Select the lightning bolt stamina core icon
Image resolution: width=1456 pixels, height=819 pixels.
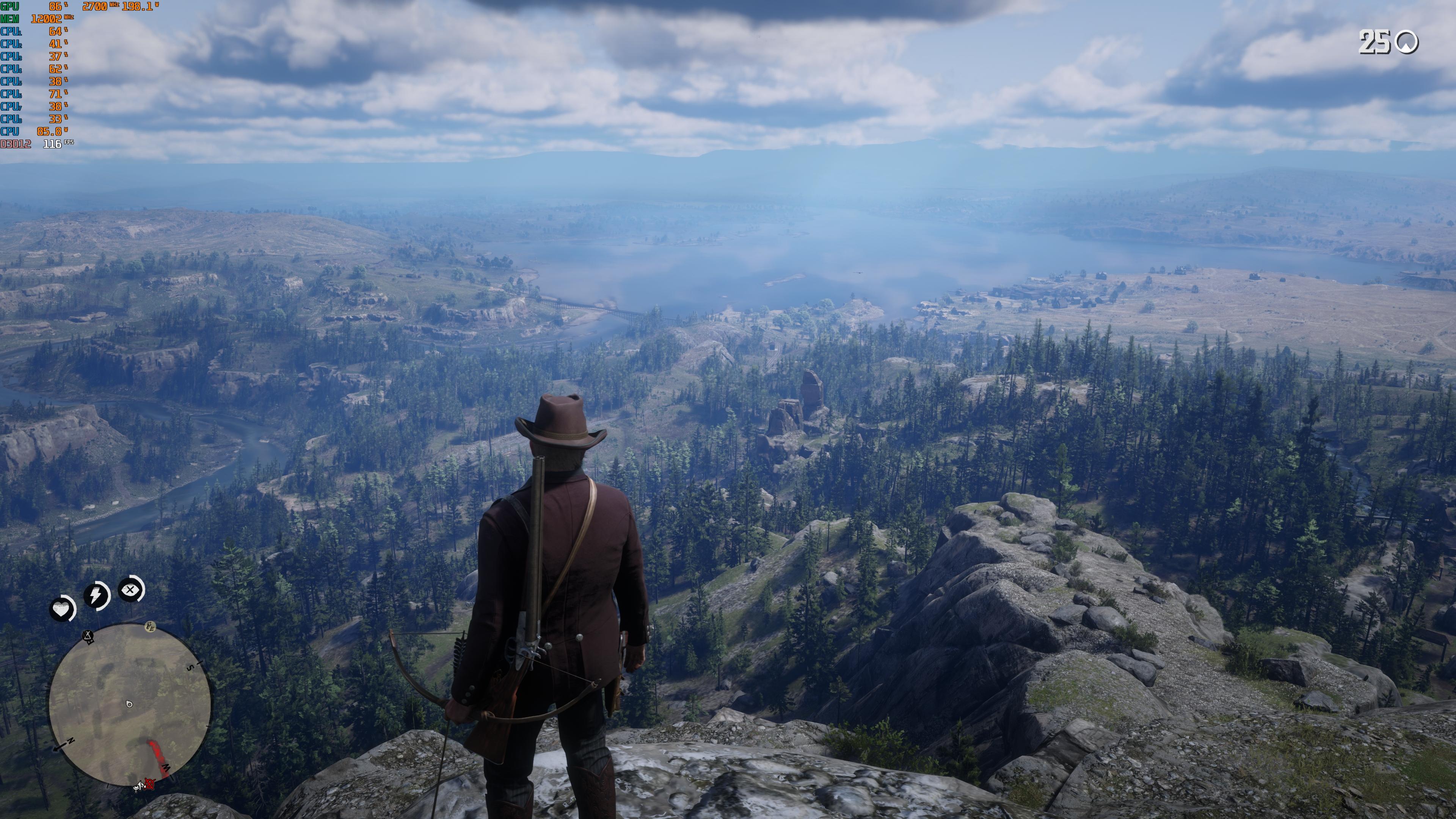coord(96,594)
